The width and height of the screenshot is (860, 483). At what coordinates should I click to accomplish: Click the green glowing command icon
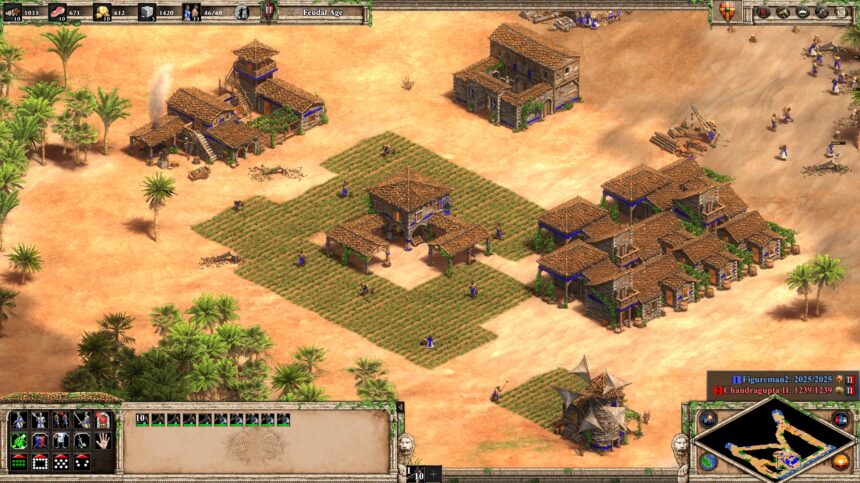18,441
